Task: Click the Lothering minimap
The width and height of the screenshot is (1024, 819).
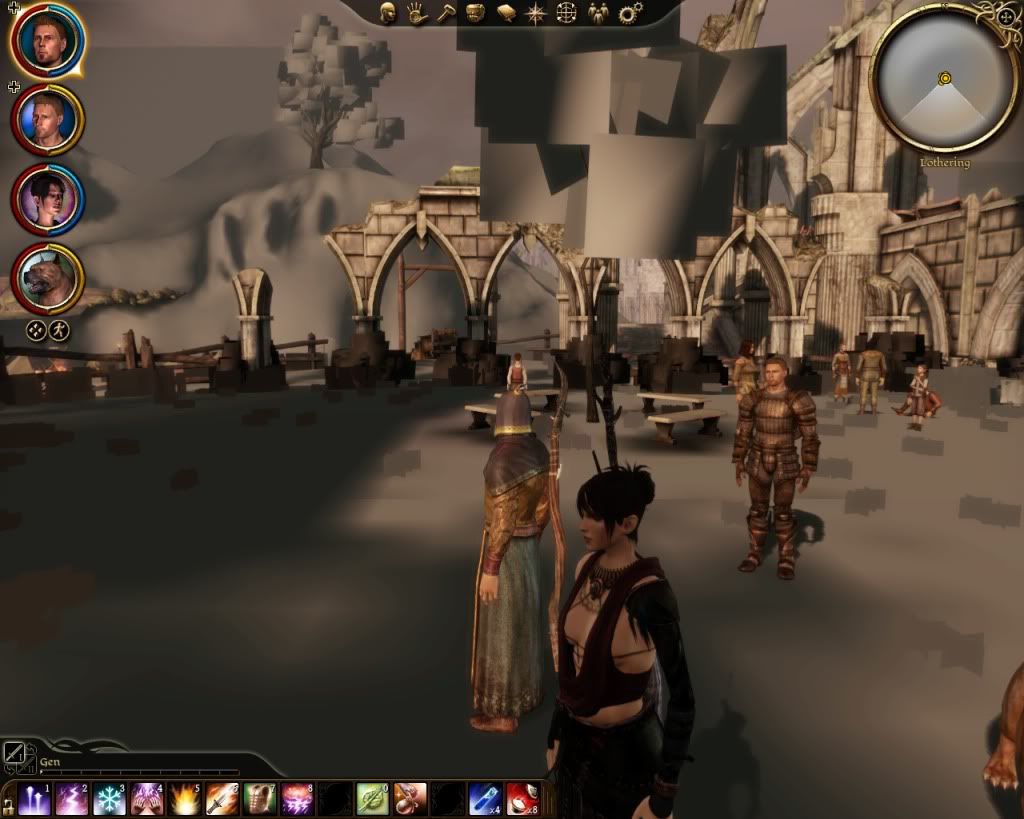Action: (x=944, y=78)
